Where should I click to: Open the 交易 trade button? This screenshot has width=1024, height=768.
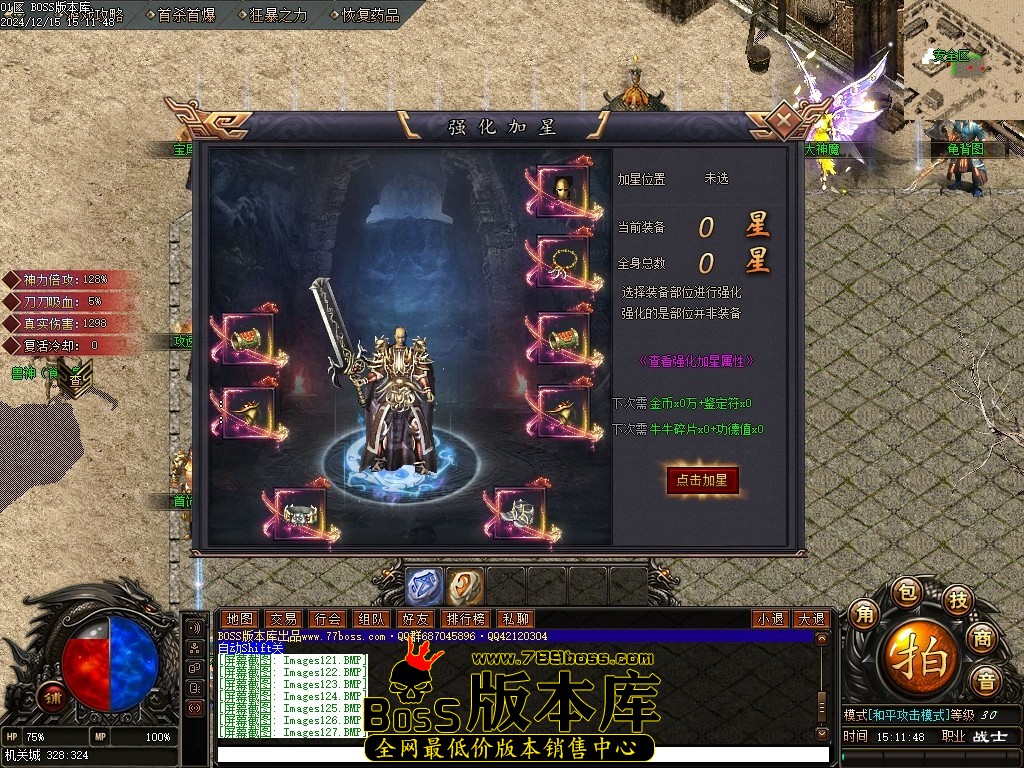[x=283, y=619]
